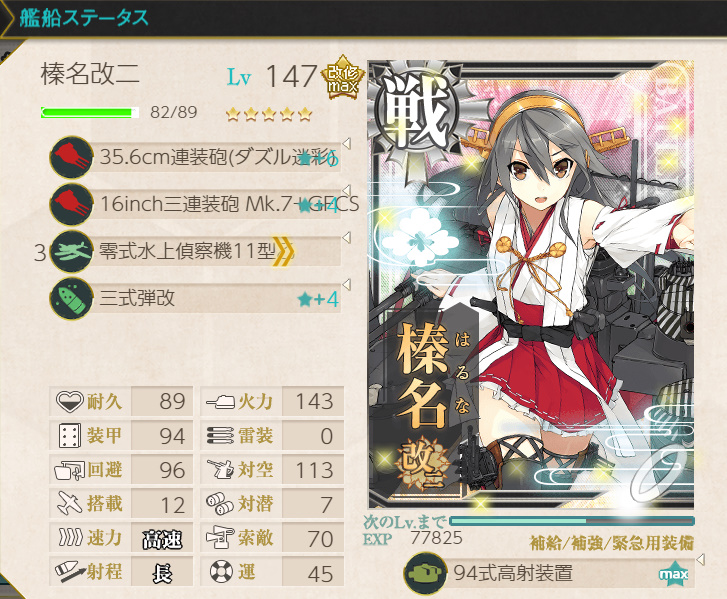Choose the Type 0 recon seaplane slot
Screen dimensions: 727x599
pos(200,250)
